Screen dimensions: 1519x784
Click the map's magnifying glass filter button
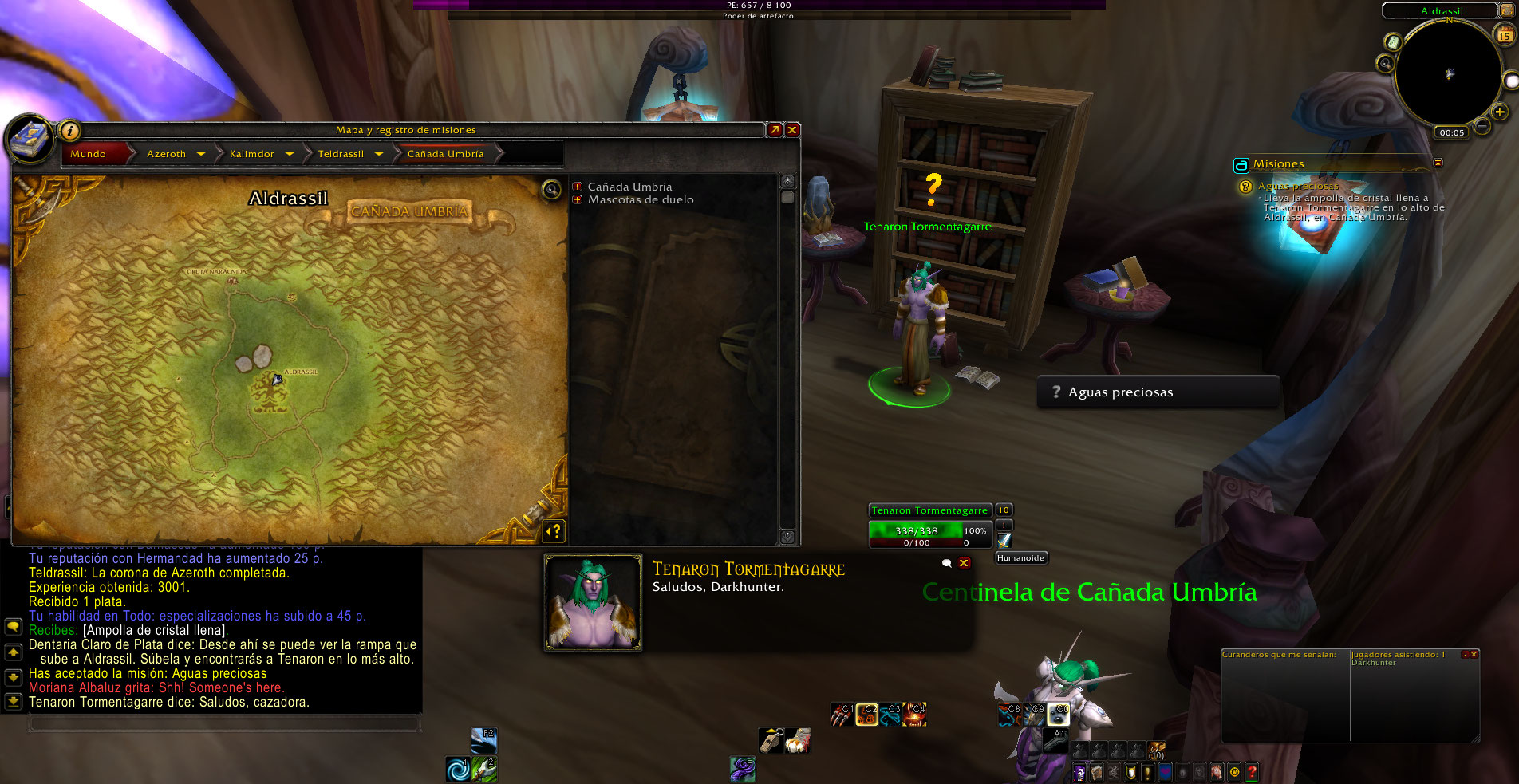coord(551,190)
